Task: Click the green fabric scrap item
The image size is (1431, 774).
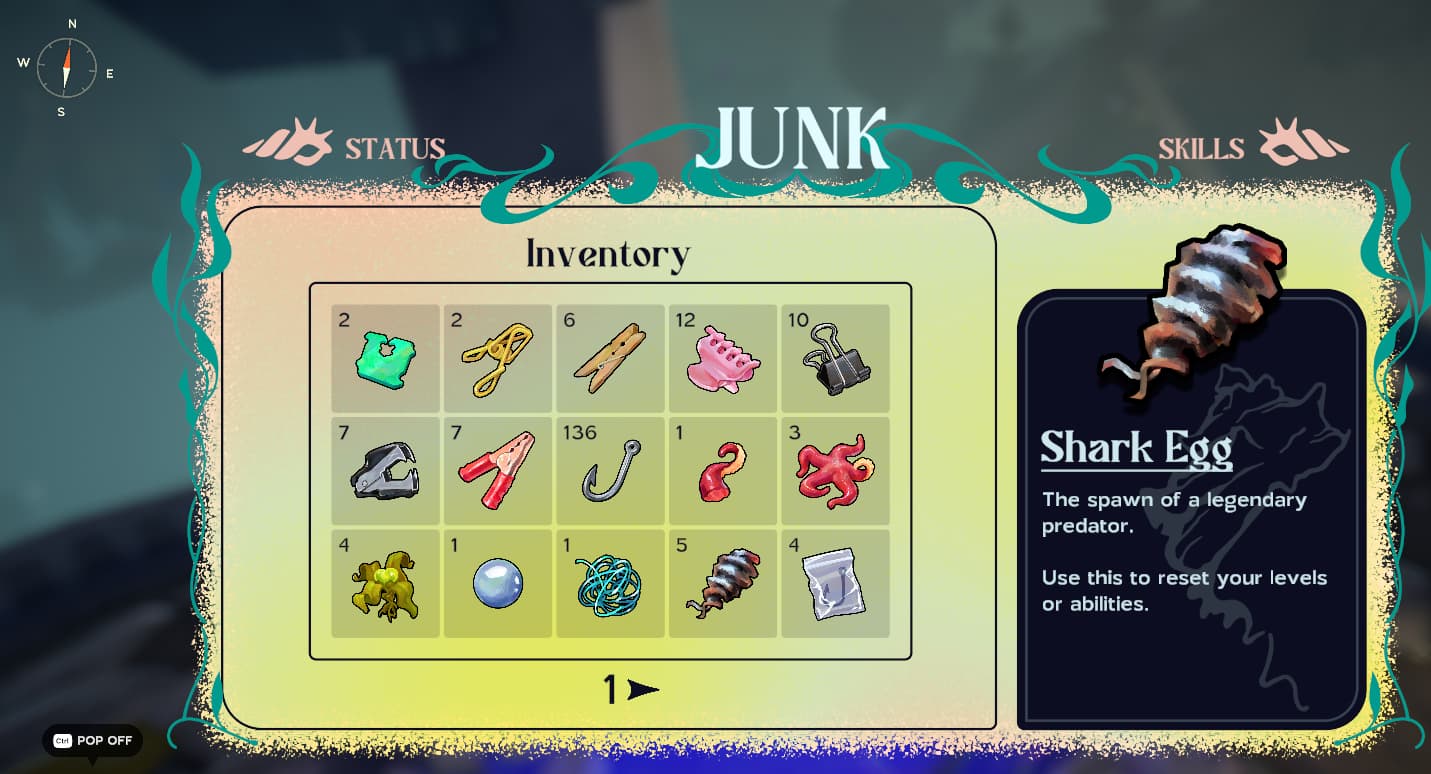Action: coord(384,358)
